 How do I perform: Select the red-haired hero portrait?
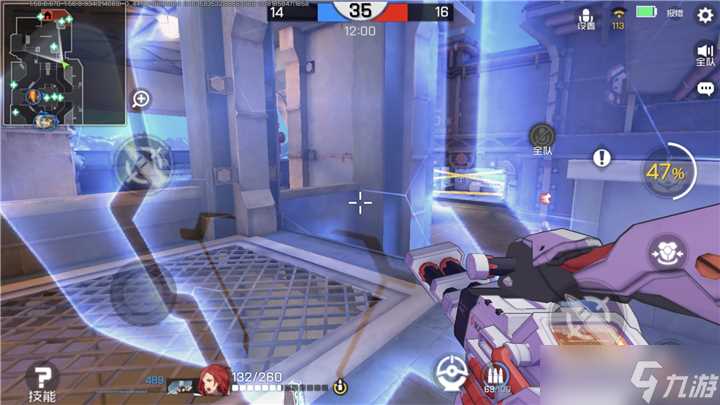pyautogui.click(x=212, y=379)
